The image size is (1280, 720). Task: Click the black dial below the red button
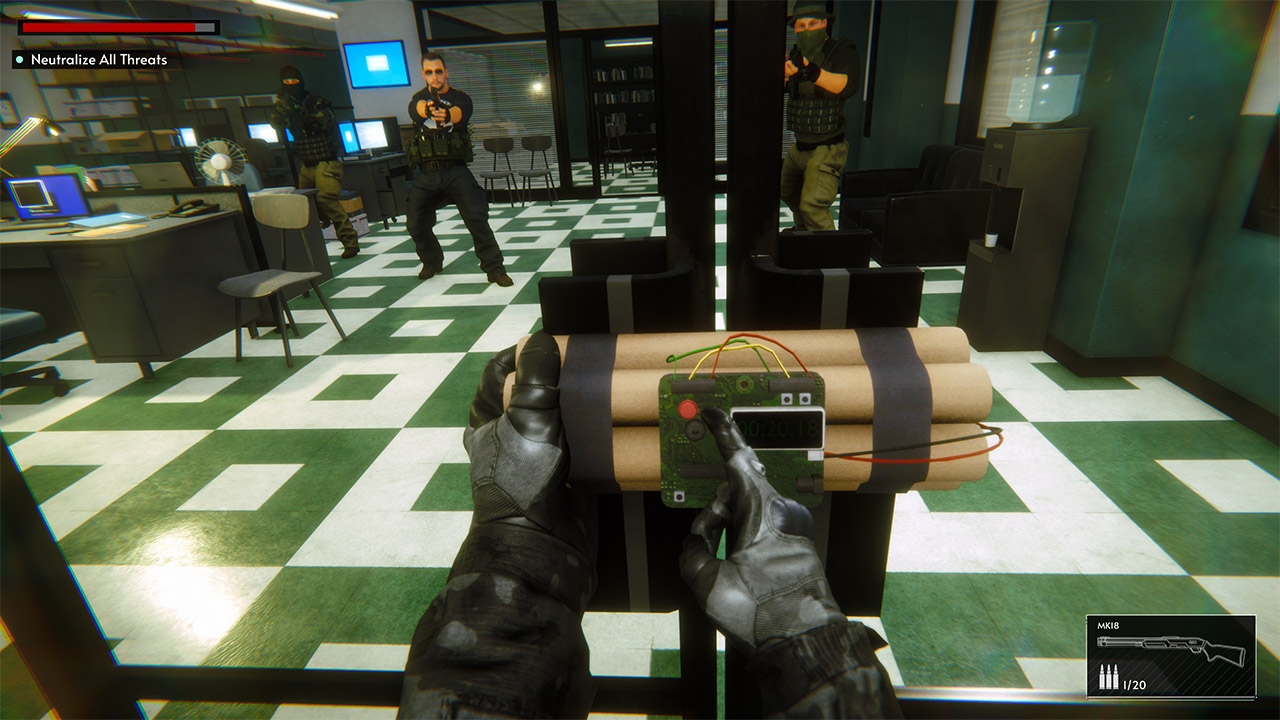coord(695,430)
